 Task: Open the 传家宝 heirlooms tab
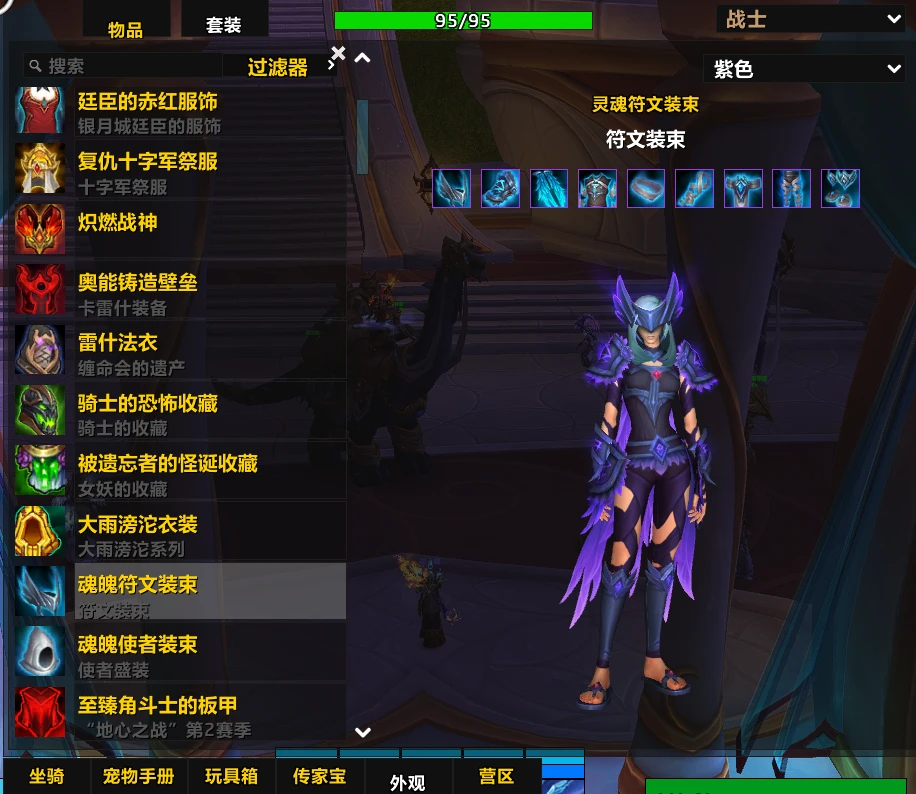click(319, 776)
